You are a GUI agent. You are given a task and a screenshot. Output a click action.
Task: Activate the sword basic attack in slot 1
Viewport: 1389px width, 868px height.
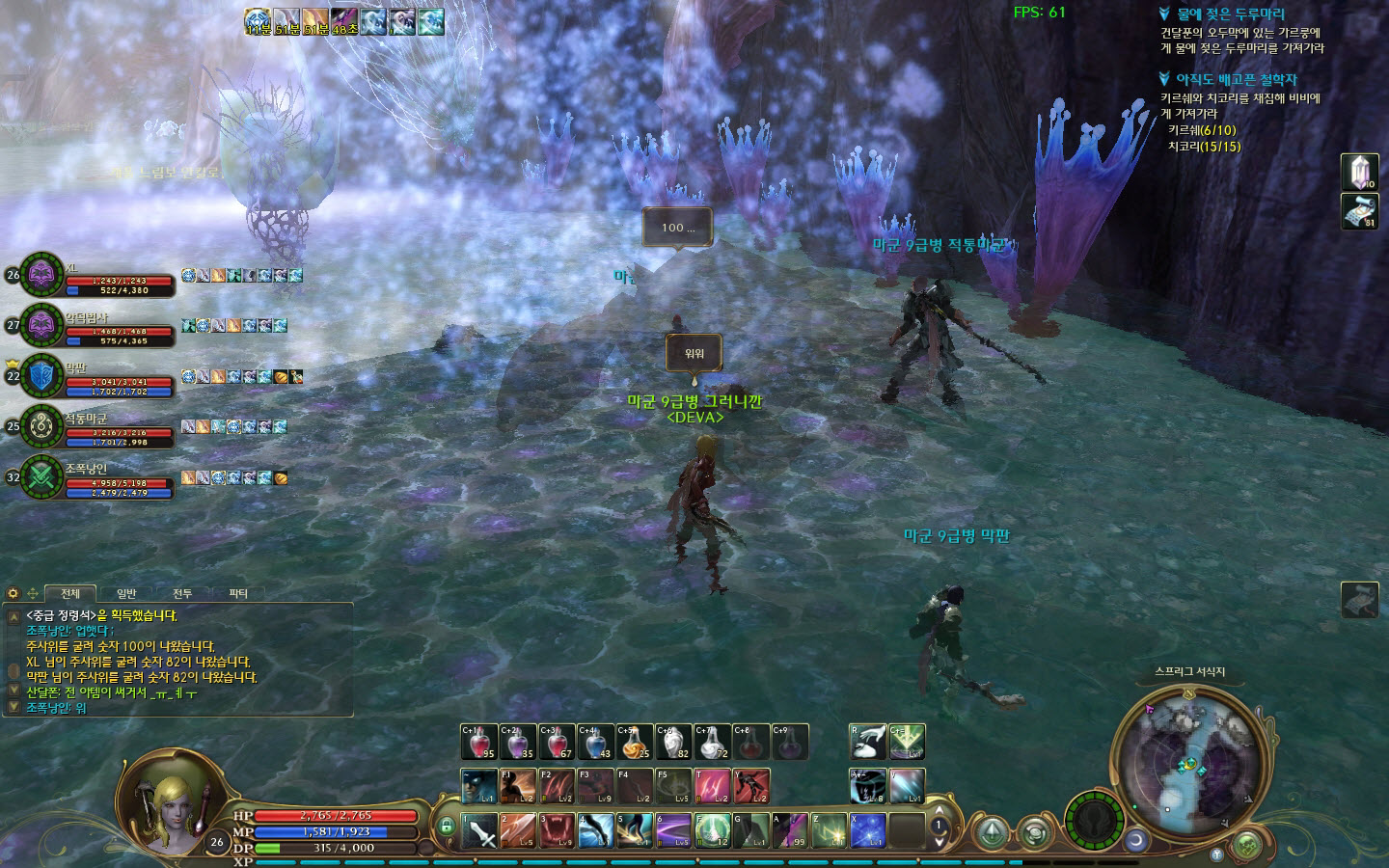pyautogui.click(x=479, y=831)
